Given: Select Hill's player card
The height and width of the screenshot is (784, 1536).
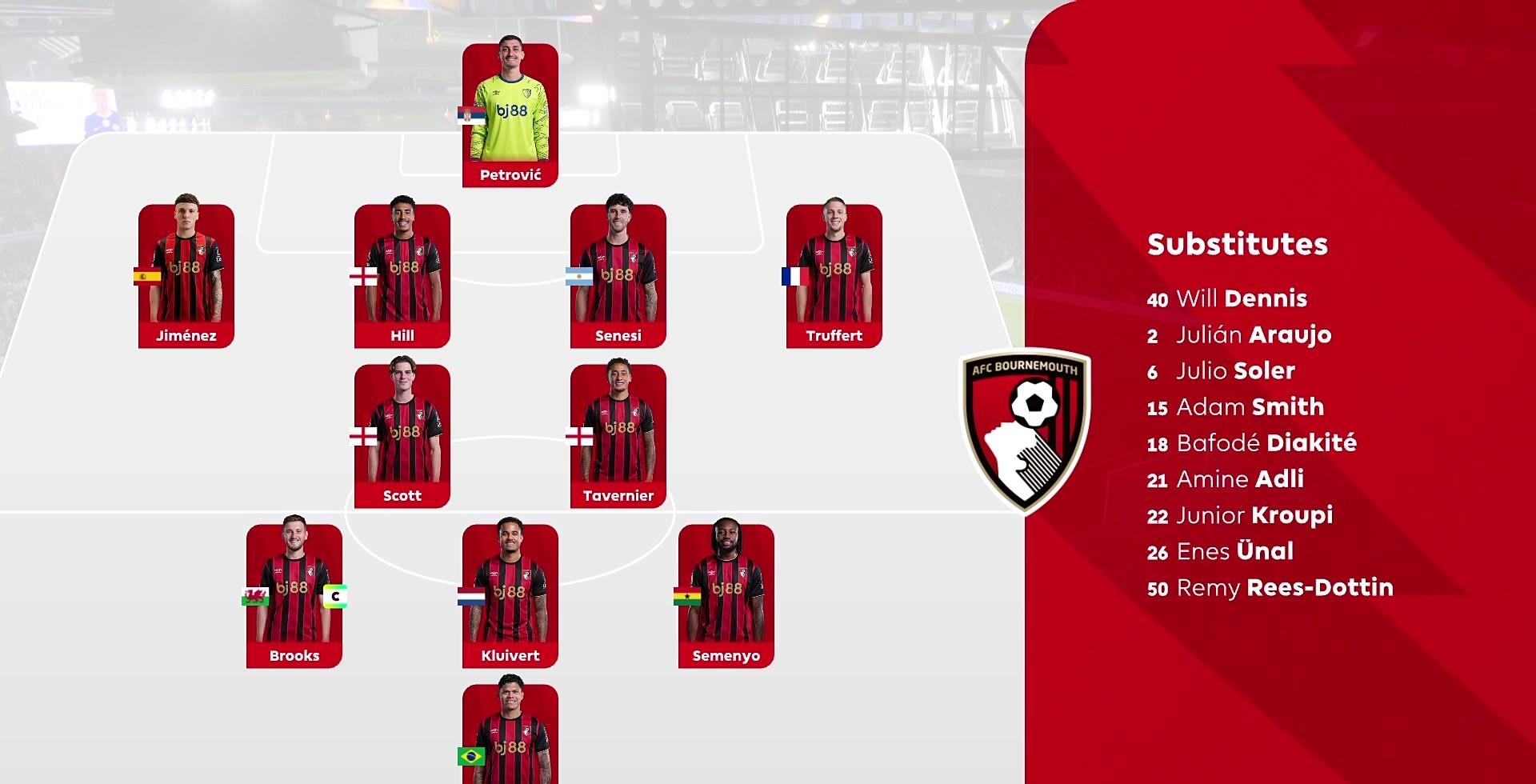Looking at the screenshot, I should click(x=402, y=275).
